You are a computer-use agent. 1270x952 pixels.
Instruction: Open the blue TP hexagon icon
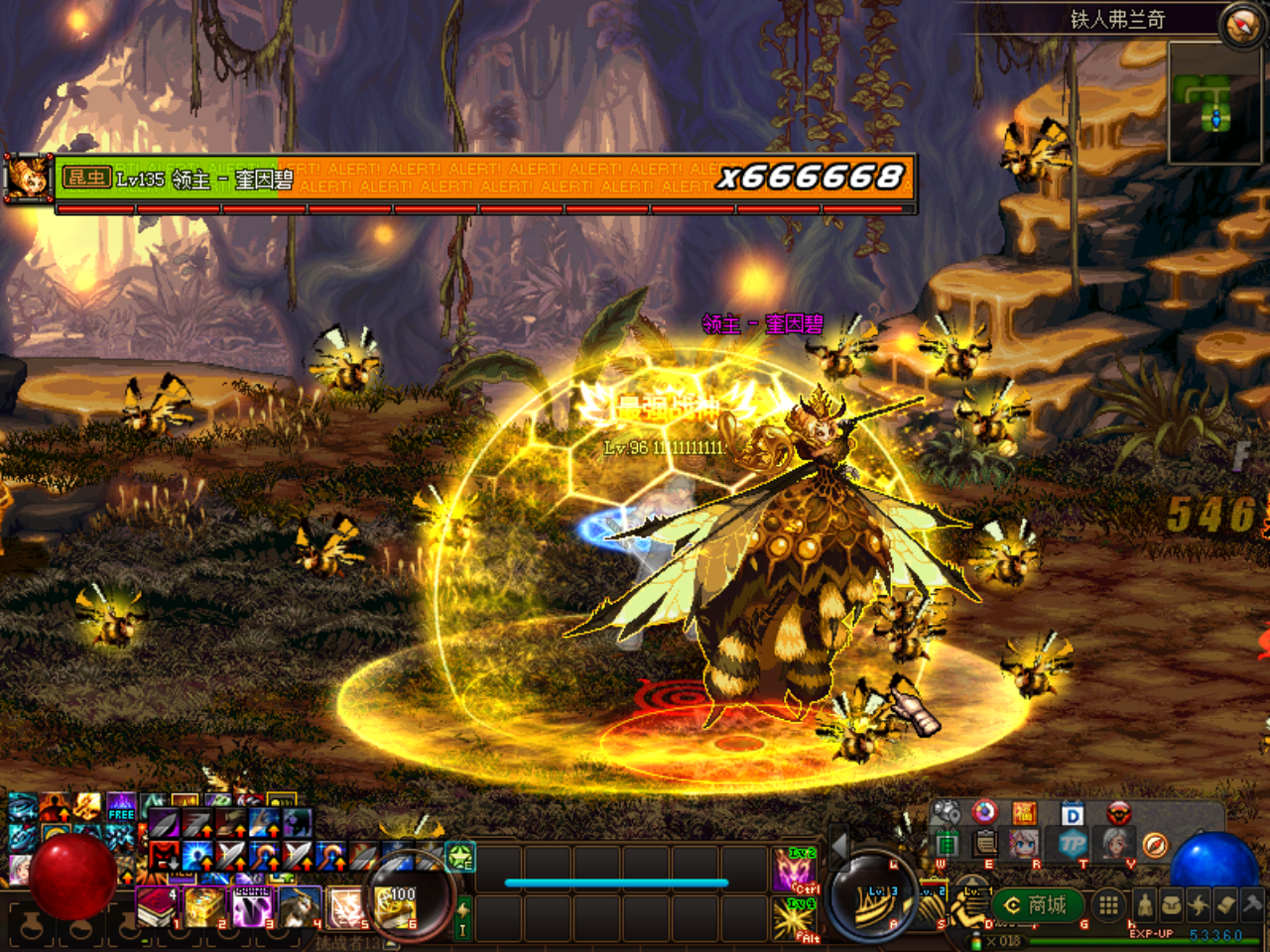1073,844
